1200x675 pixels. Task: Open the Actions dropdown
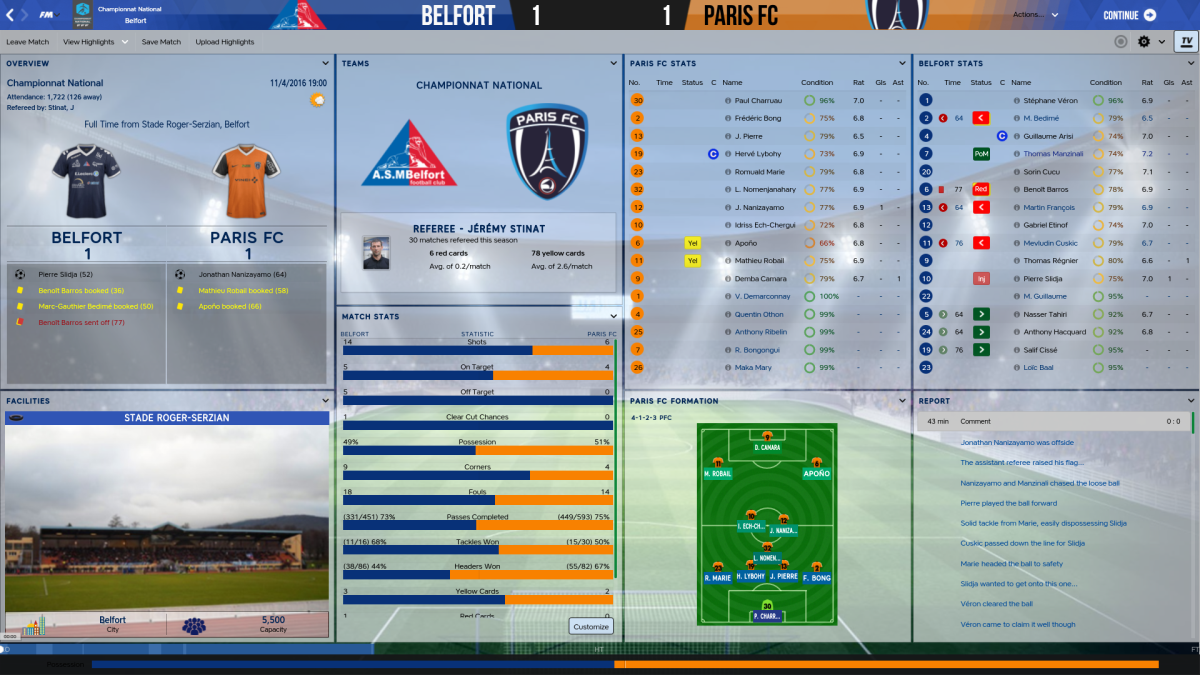(x=1035, y=15)
